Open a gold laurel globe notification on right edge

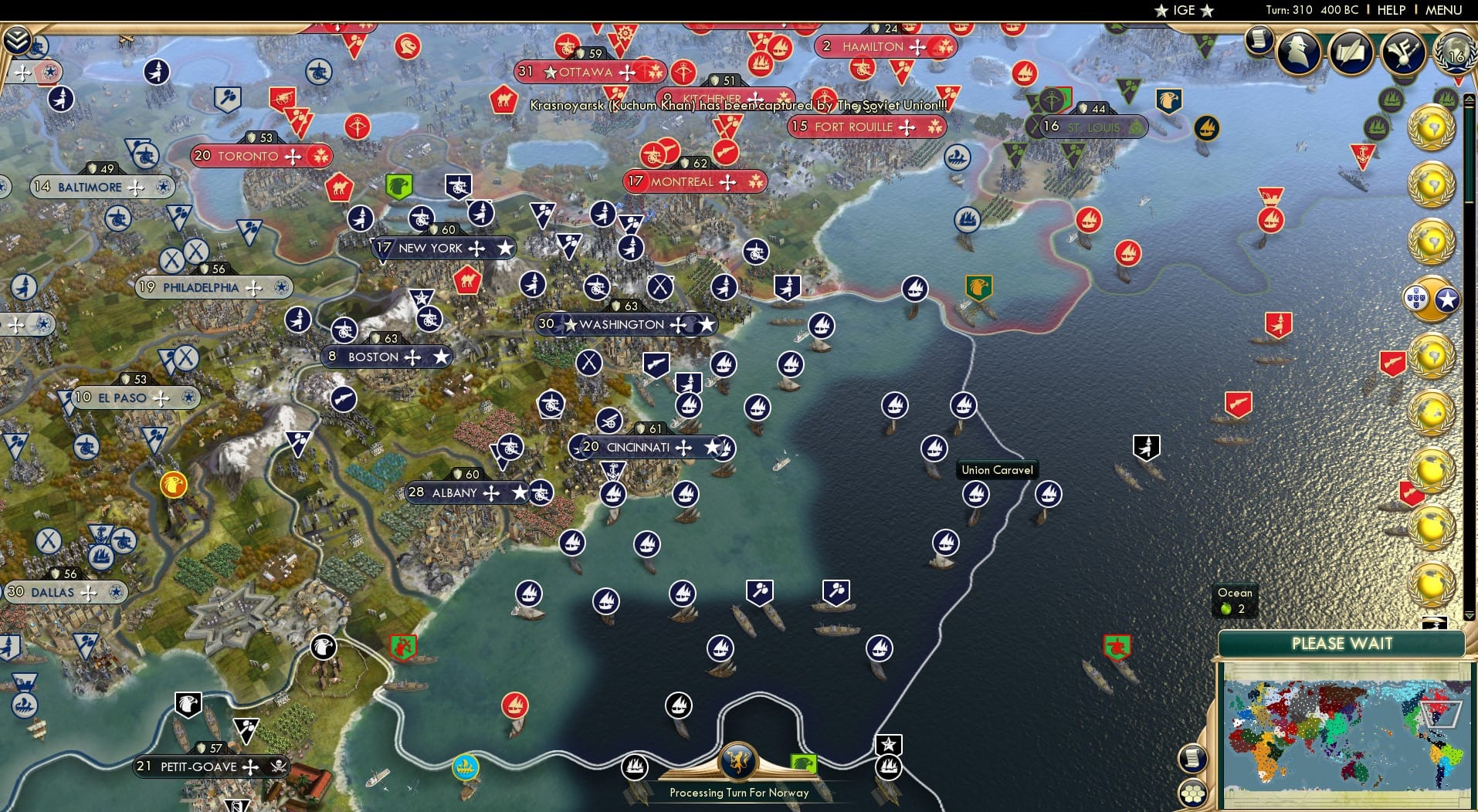1433,125
